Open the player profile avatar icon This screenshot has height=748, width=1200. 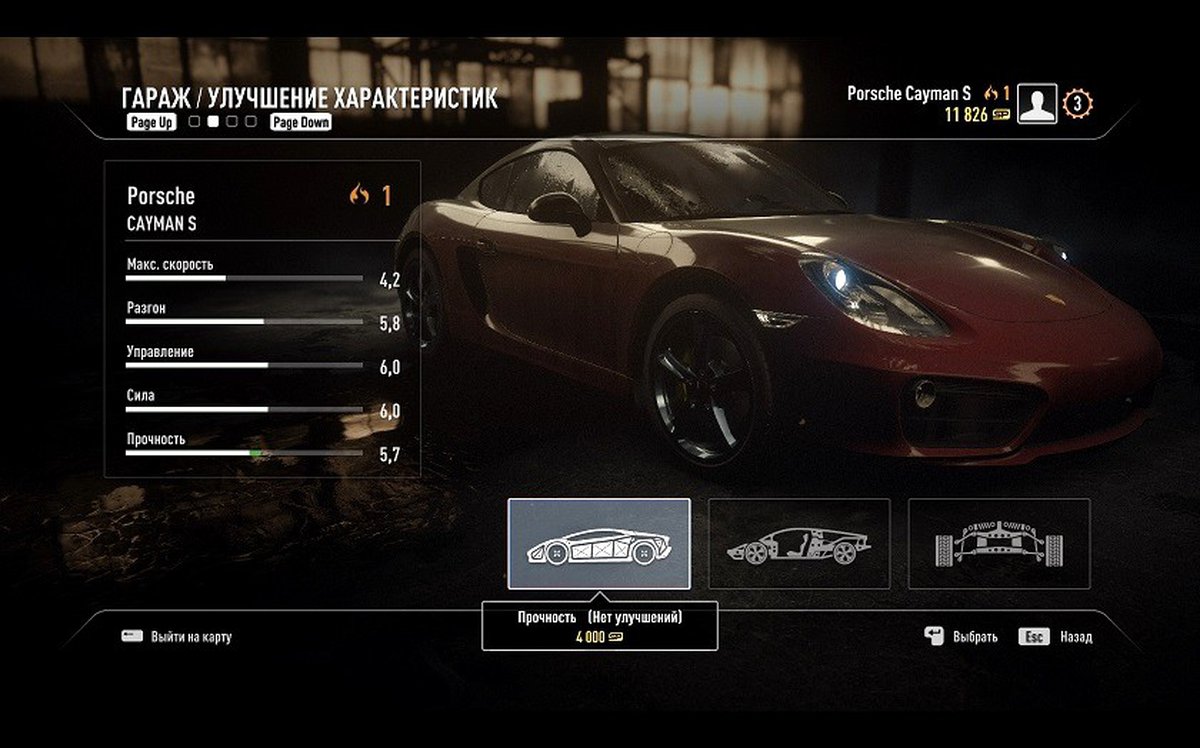click(1037, 103)
